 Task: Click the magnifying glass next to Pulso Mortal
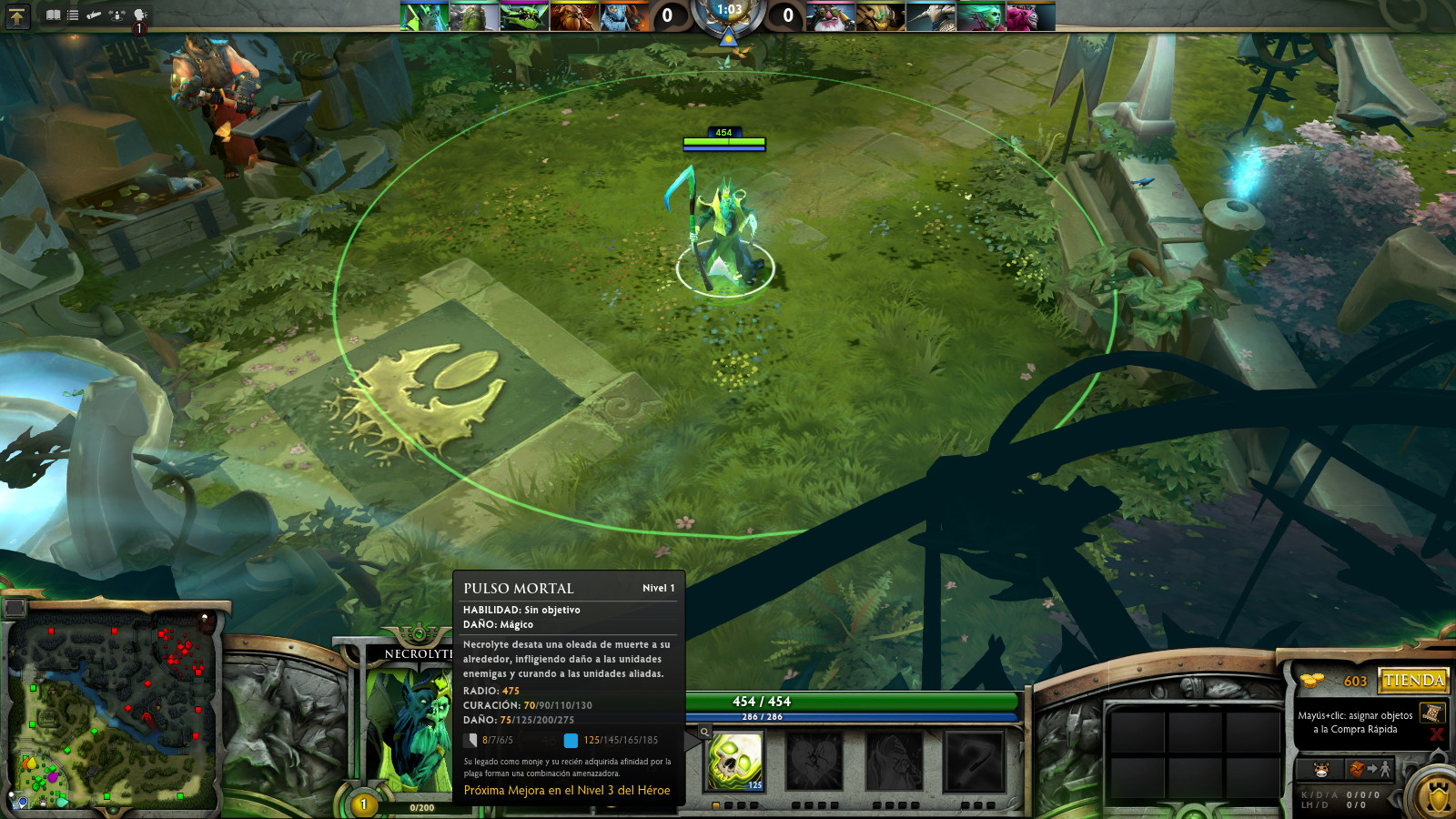(x=704, y=732)
